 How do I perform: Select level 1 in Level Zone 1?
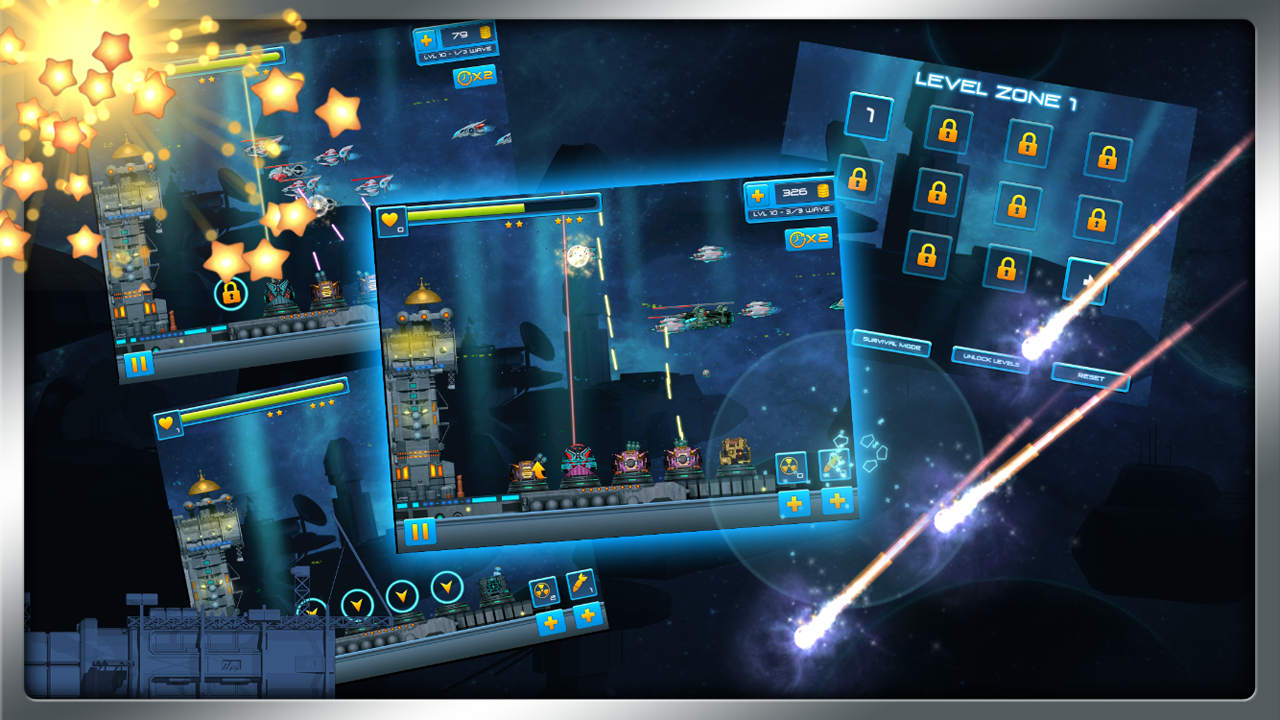pyautogui.click(x=871, y=117)
